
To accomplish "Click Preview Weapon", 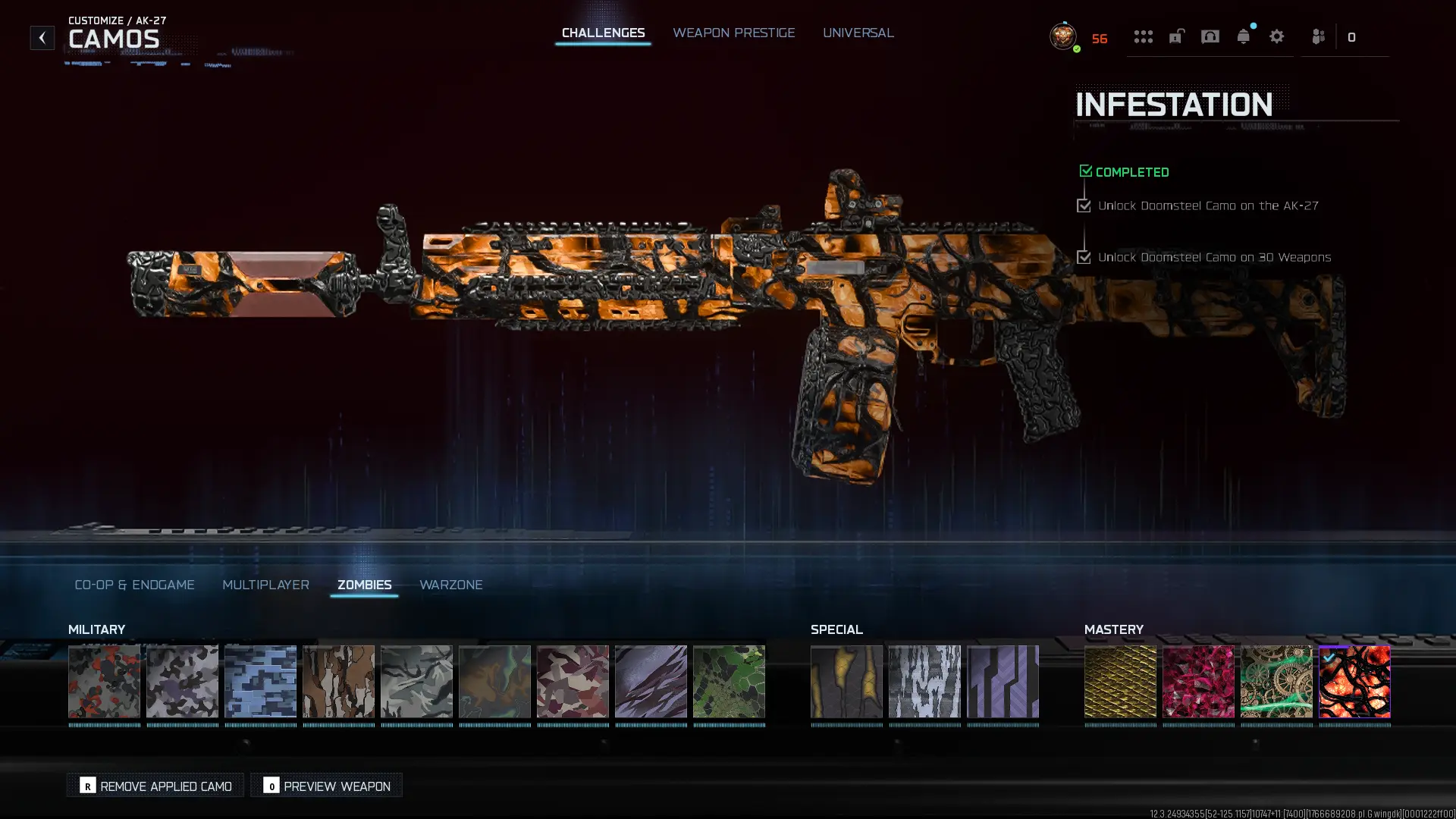I will pyautogui.click(x=326, y=786).
